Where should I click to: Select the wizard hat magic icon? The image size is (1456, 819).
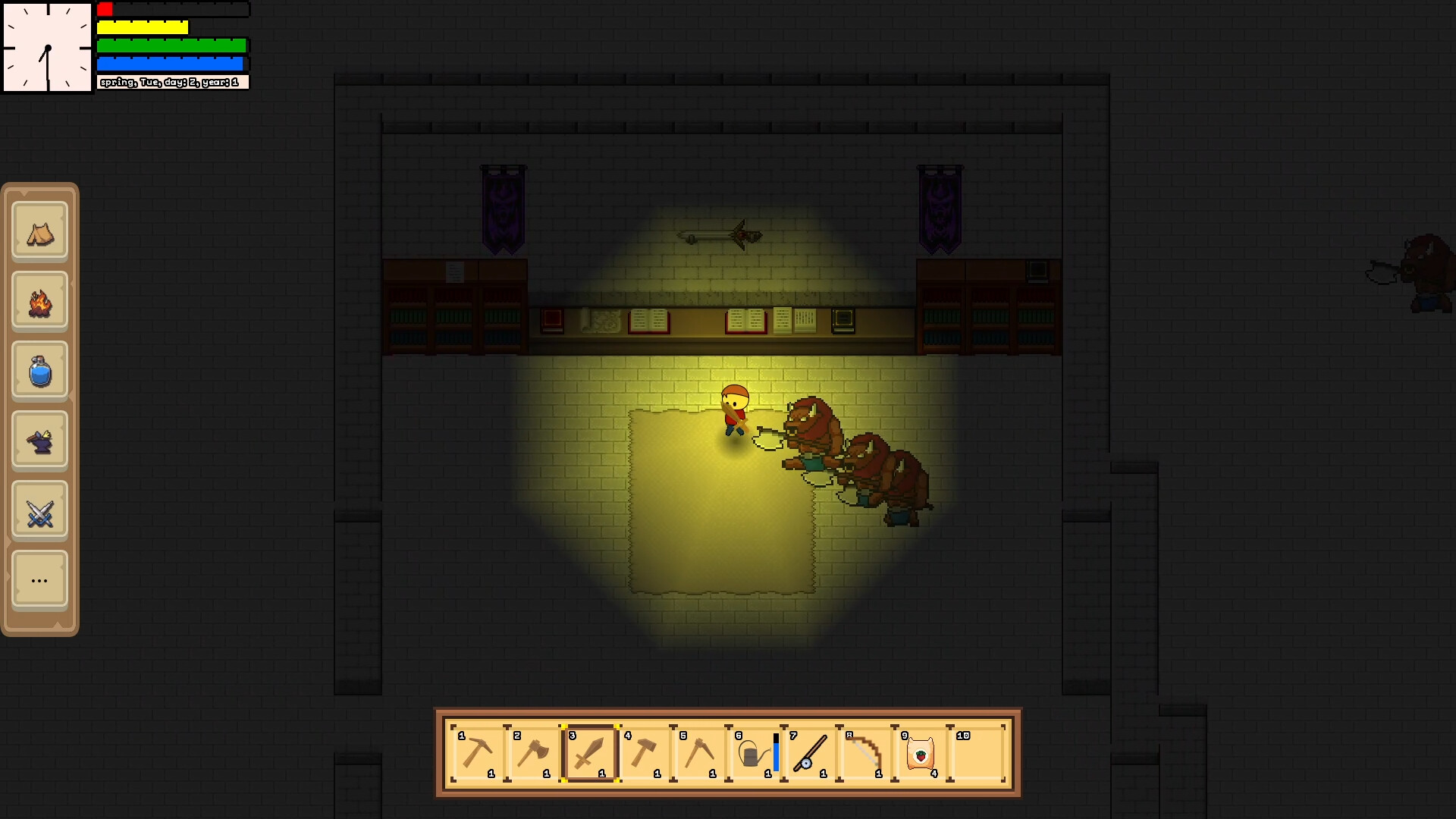(40, 440)
